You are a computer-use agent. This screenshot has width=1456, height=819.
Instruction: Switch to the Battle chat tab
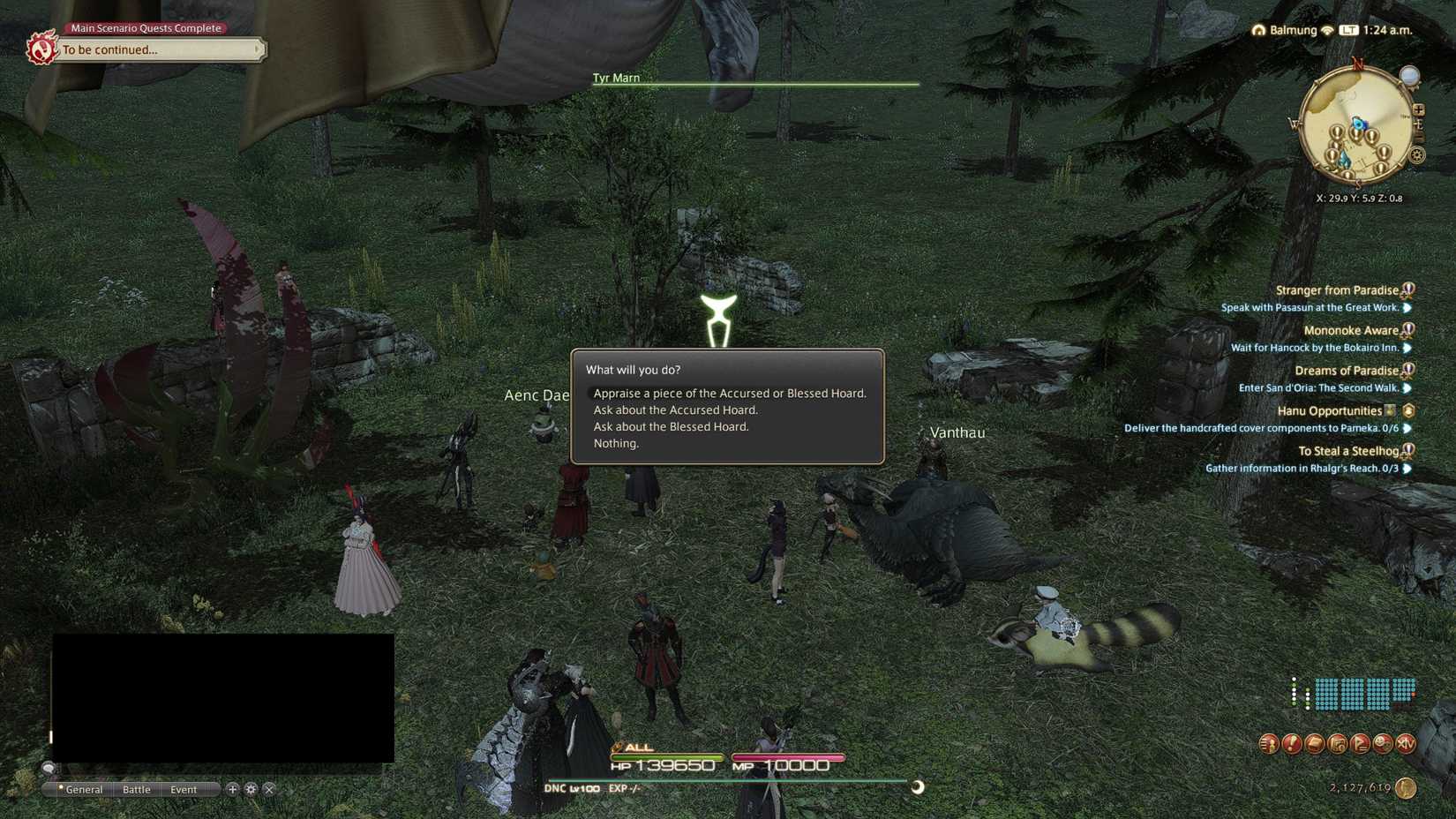(x=137, y=789)
